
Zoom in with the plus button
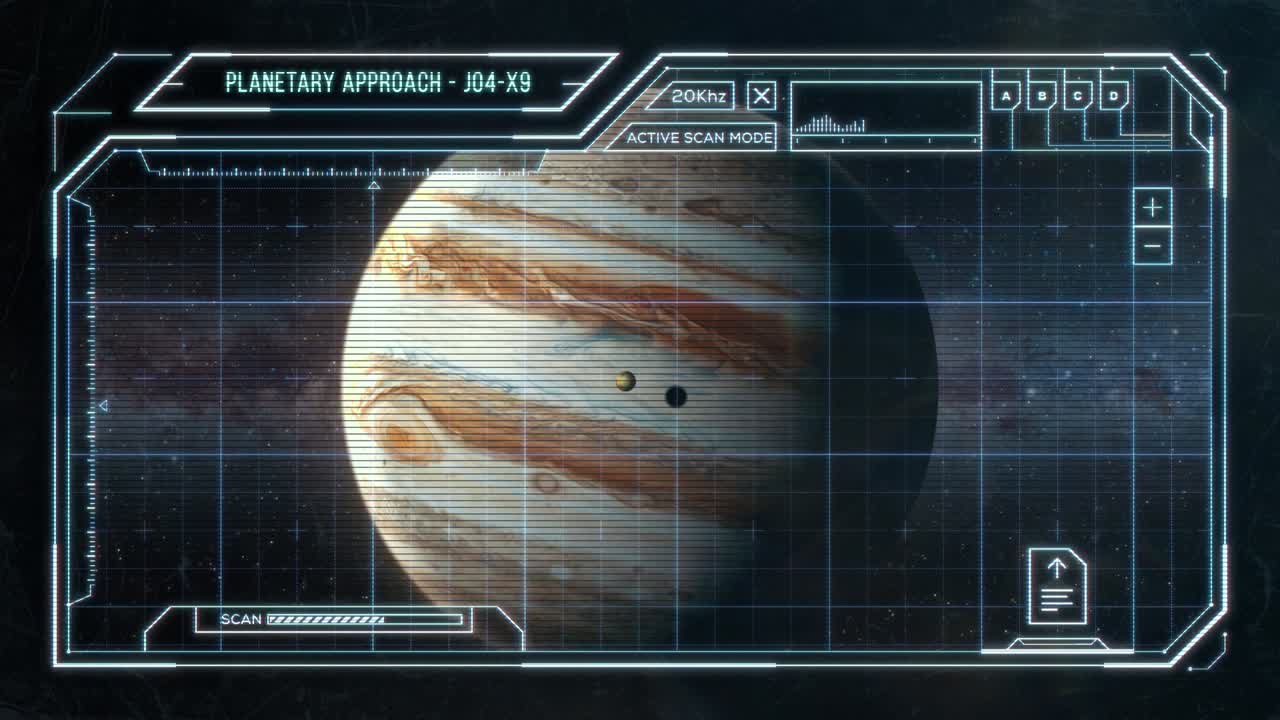[1153, 208]
